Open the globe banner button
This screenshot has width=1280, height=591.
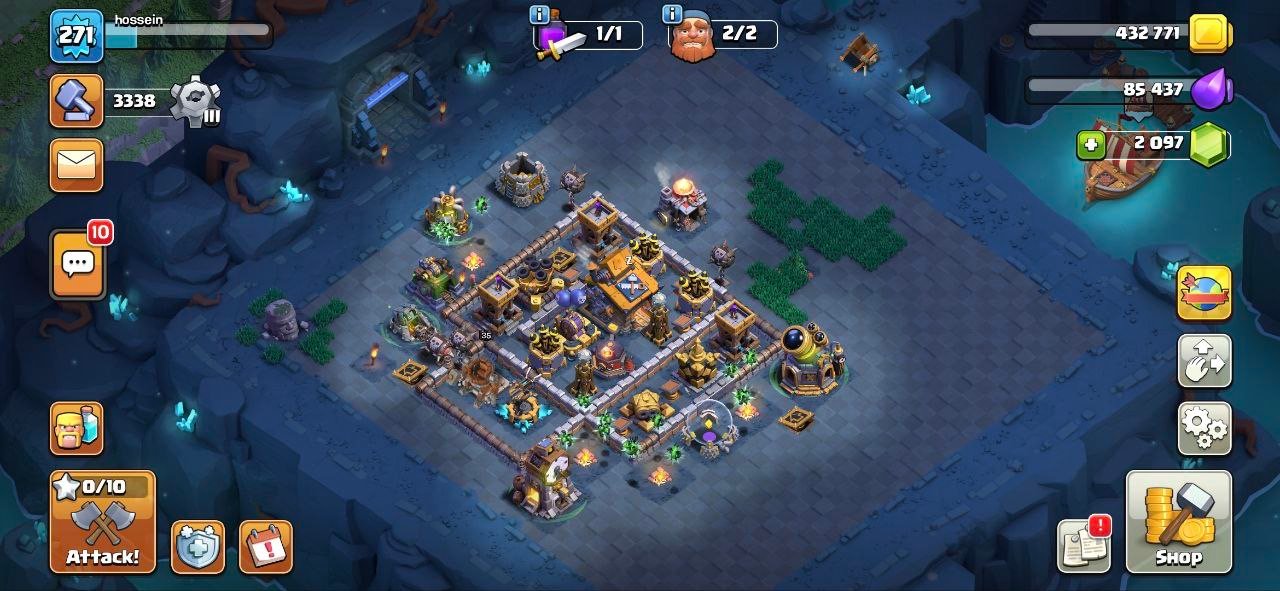click(x=1204, y=293)
